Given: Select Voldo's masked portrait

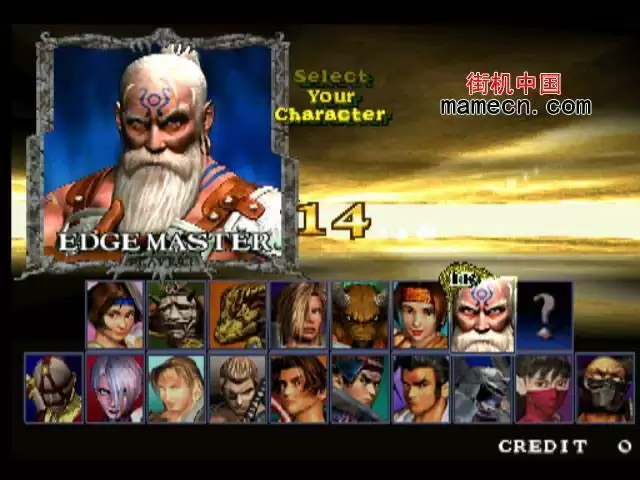Looking at the screenshot, I should [x=604, y=388].
